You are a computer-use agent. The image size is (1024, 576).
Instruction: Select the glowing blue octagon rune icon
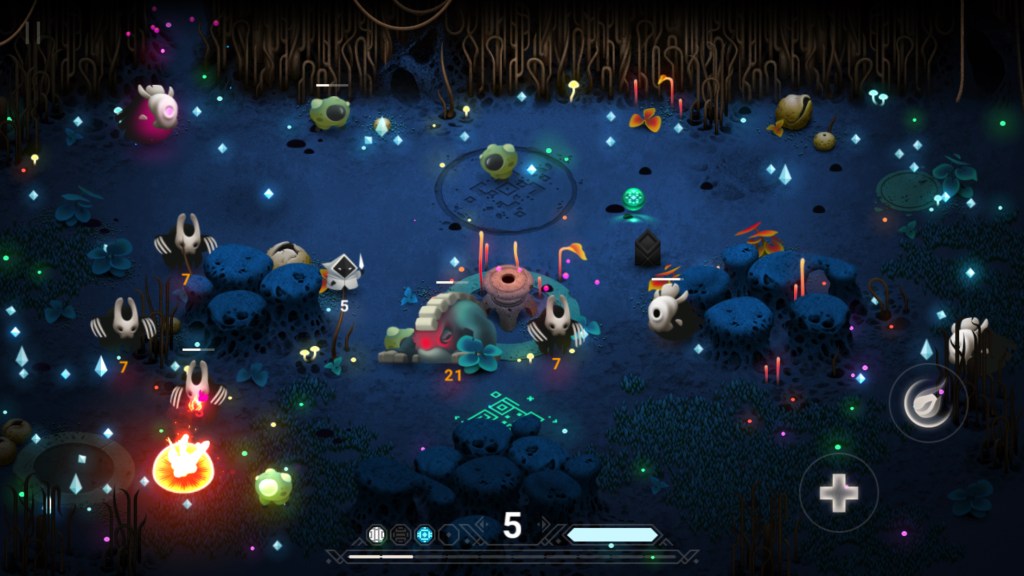click(424, 534)
